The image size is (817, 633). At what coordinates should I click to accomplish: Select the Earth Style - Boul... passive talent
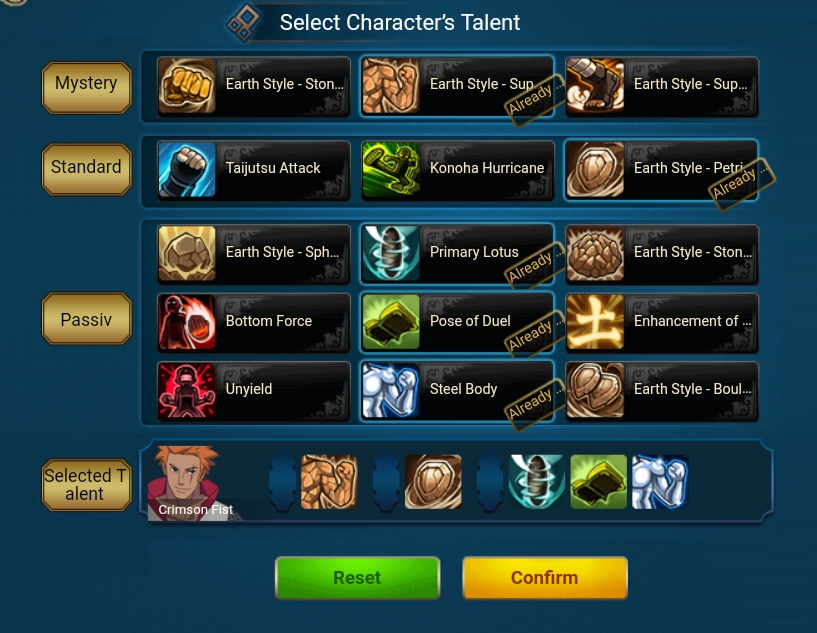(x=661, y=390)
